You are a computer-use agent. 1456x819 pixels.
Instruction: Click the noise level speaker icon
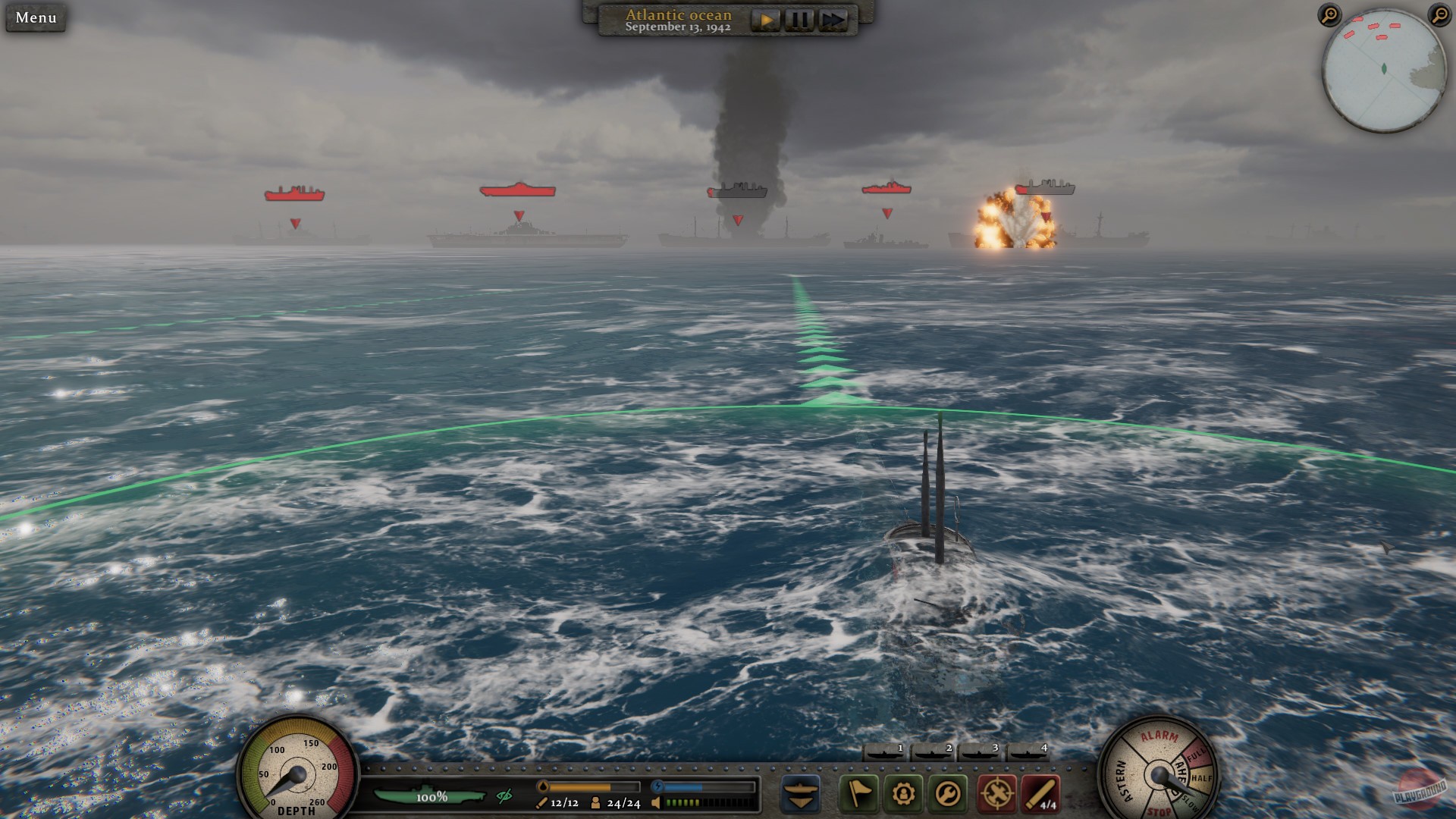point(657,802)
